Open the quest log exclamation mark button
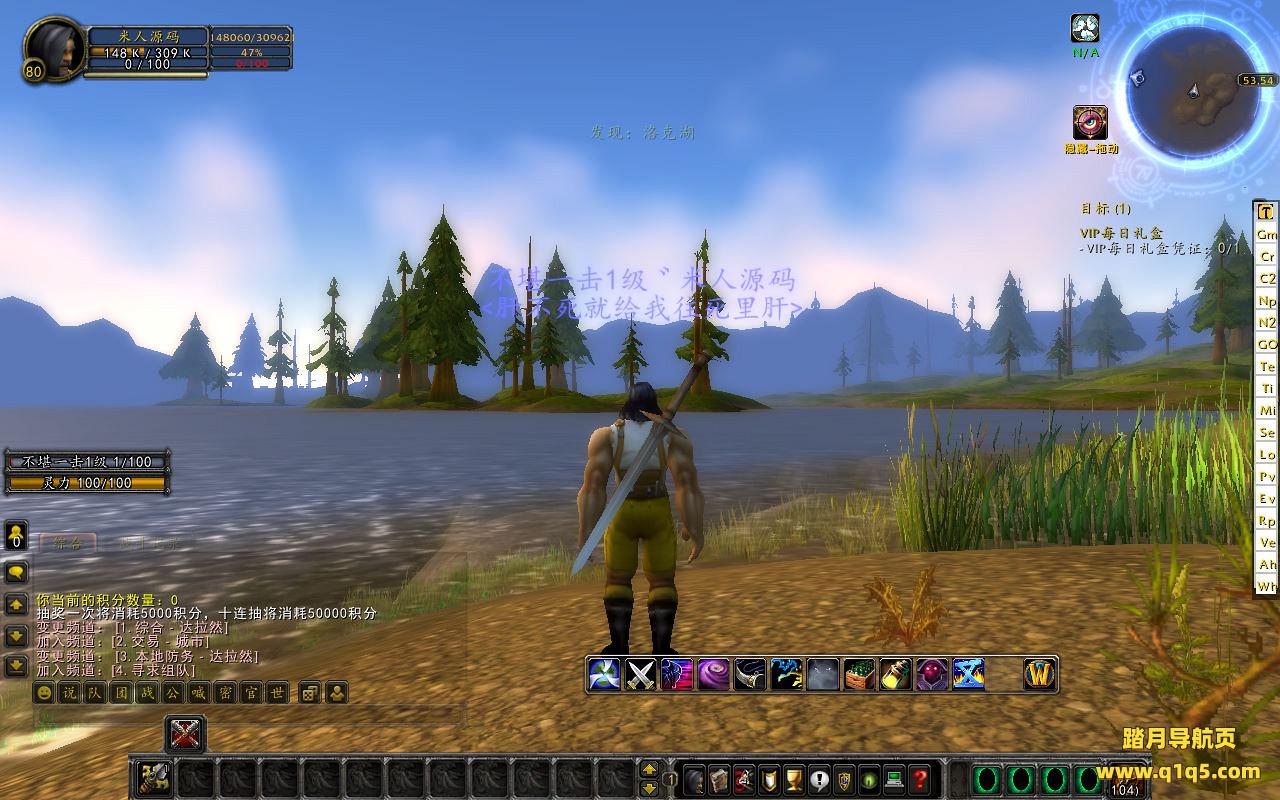 pyautogui.click(x=820, y=778)
